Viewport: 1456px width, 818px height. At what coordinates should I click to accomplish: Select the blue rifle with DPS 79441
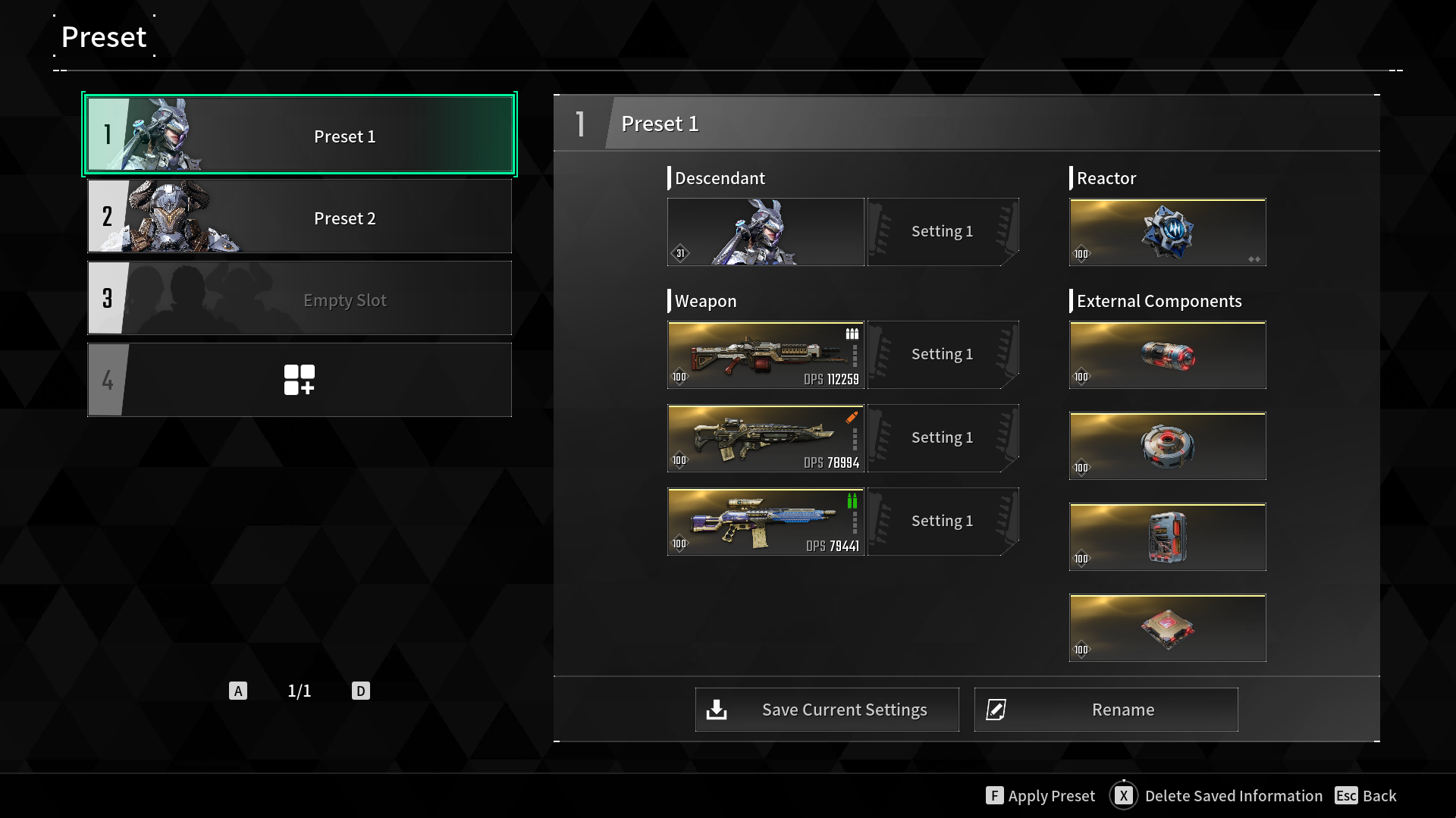[x=764, y=522]
